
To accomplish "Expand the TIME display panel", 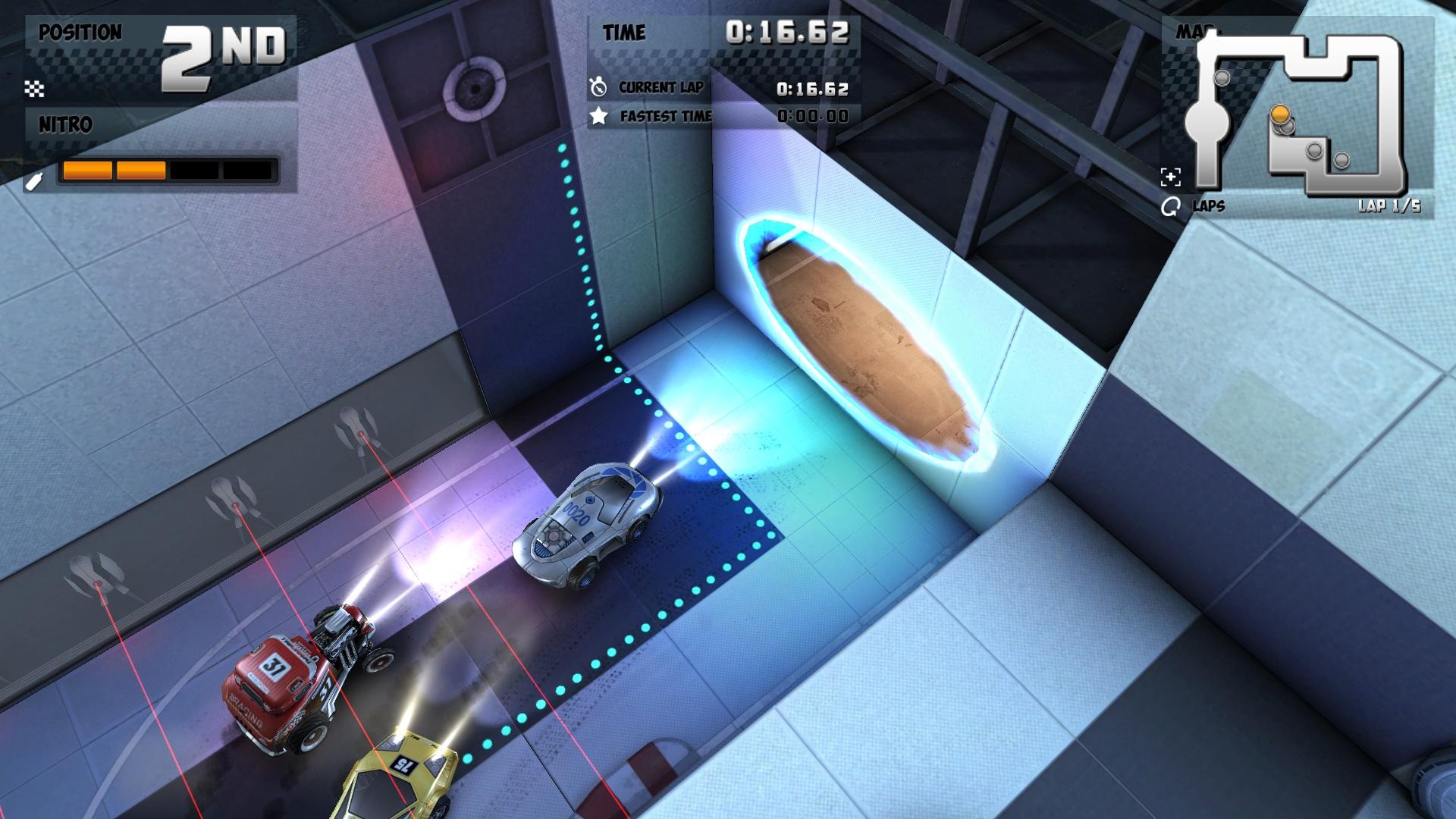I will click(x=728, y=33).
